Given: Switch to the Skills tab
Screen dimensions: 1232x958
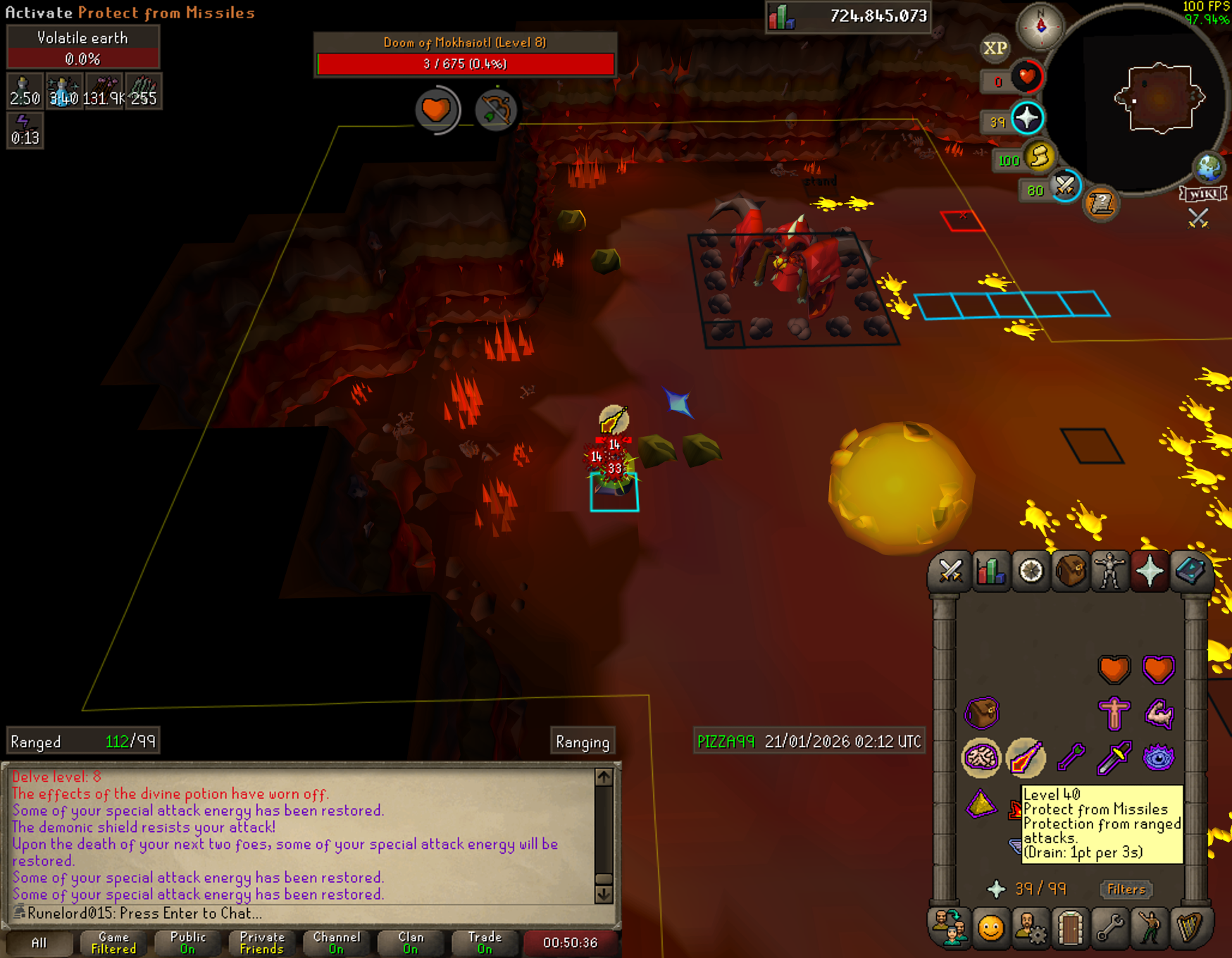Looking at the screenshot, I should (x=990, y=571).
